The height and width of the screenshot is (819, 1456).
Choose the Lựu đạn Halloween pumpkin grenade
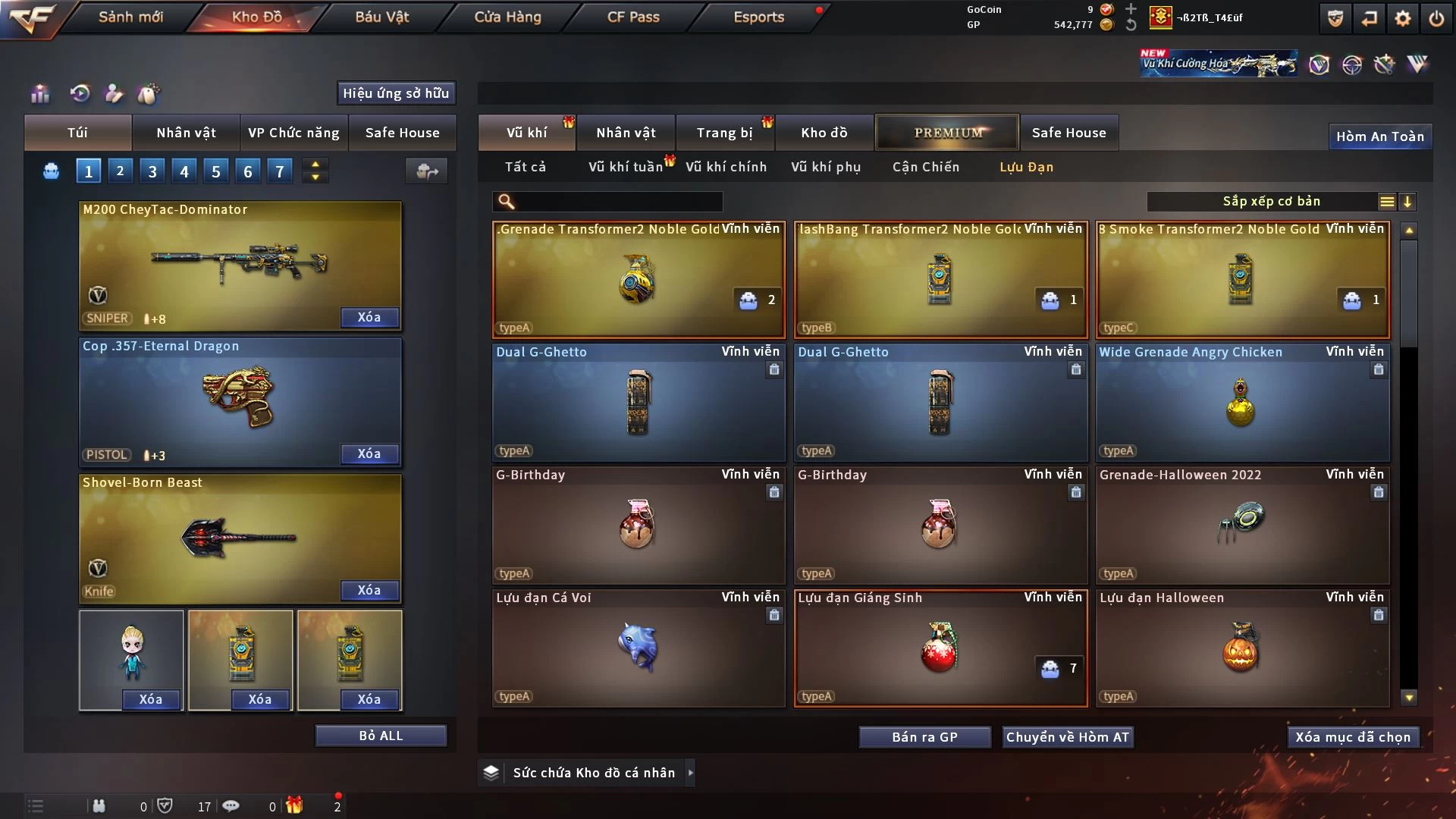[1242, 648]
